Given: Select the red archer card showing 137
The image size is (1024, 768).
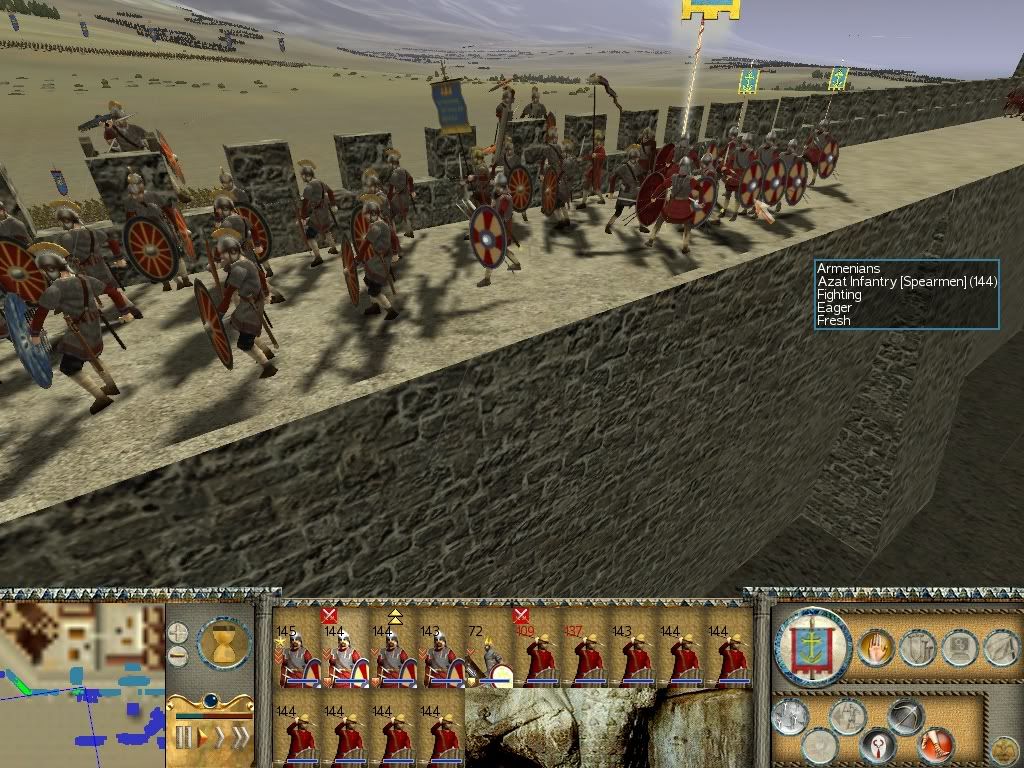Looking at the screenshot, I should point(585,656).
